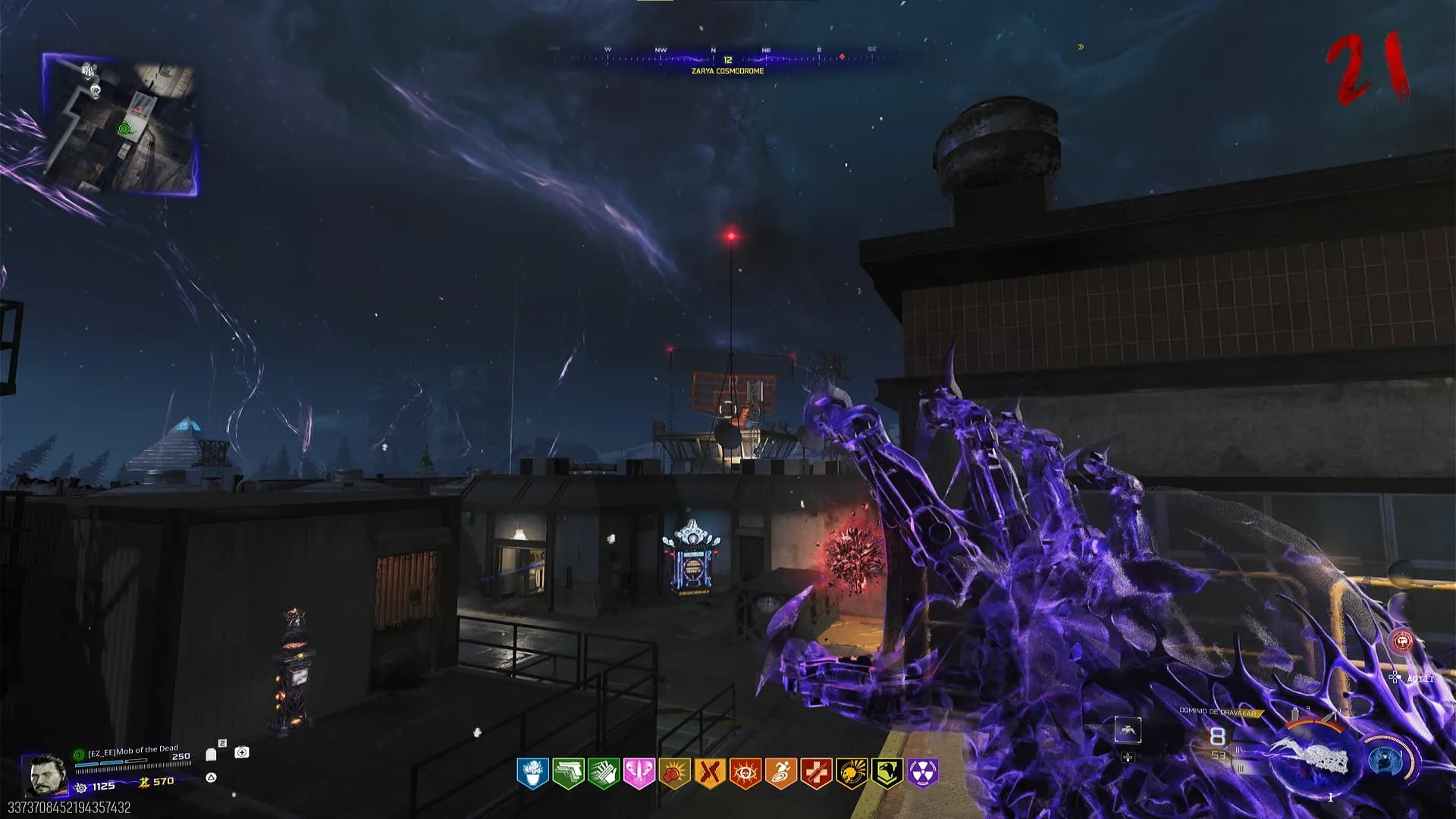
Task: Click the purple radiation symbol perk icon
Action: tap(923, 773)
